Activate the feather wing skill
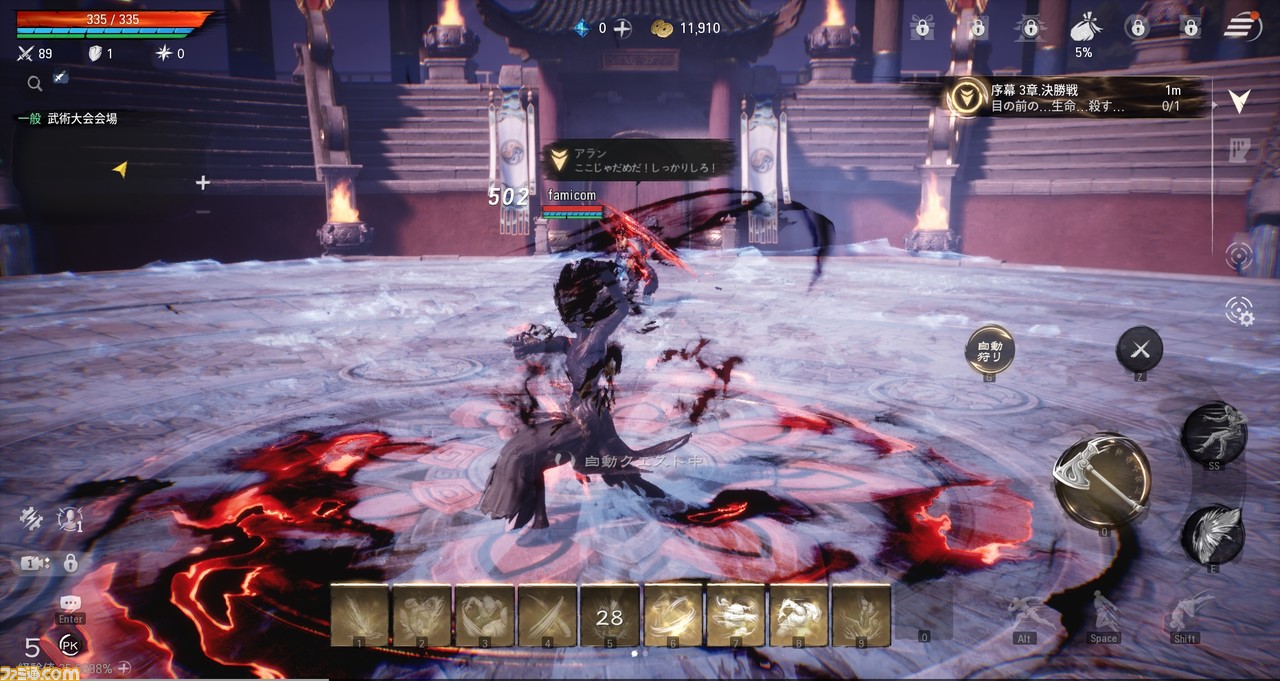This screenshot has height=681, width=1280. click(1213, 534)
